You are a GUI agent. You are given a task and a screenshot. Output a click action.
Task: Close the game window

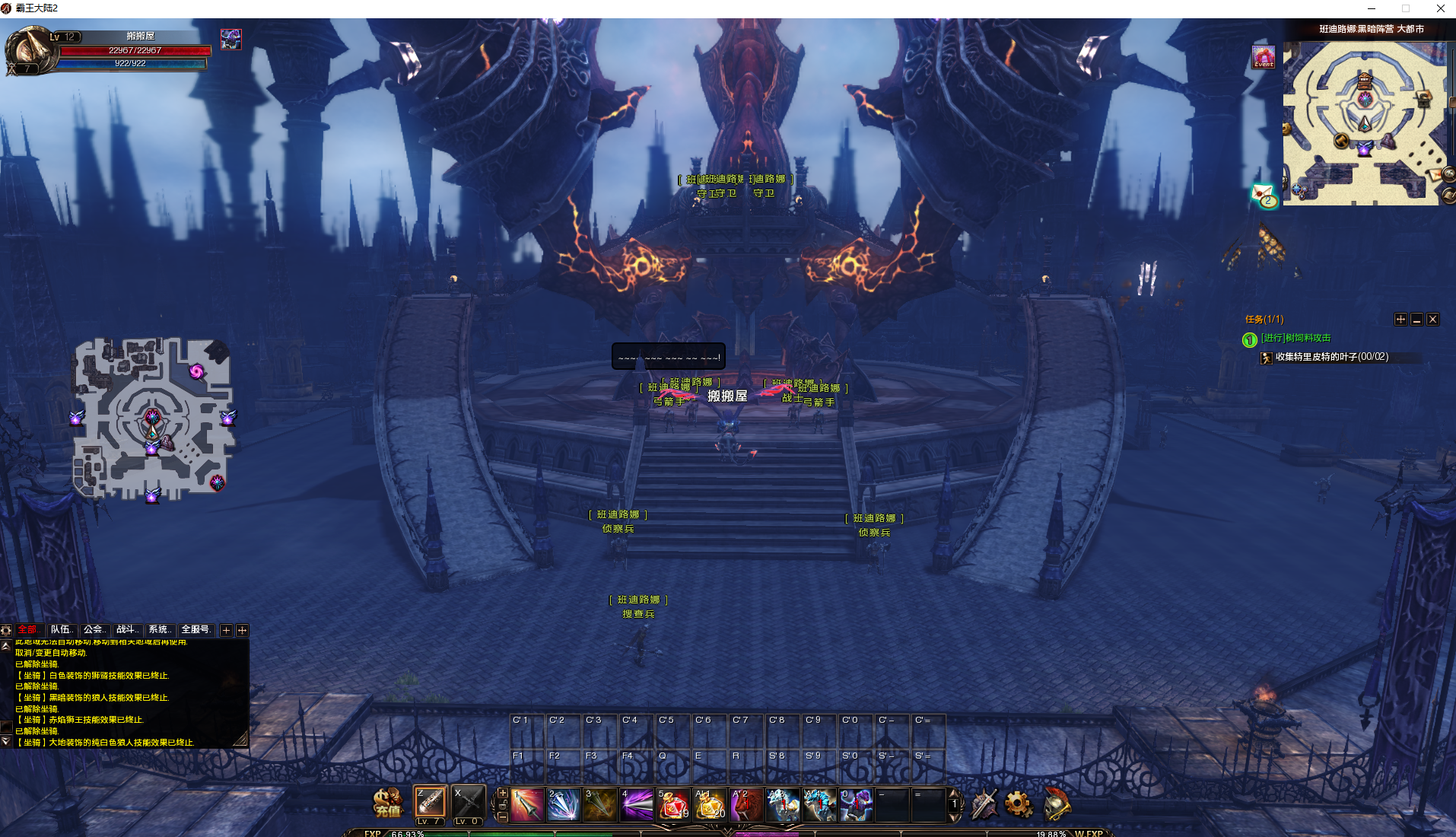[1440, 8]
